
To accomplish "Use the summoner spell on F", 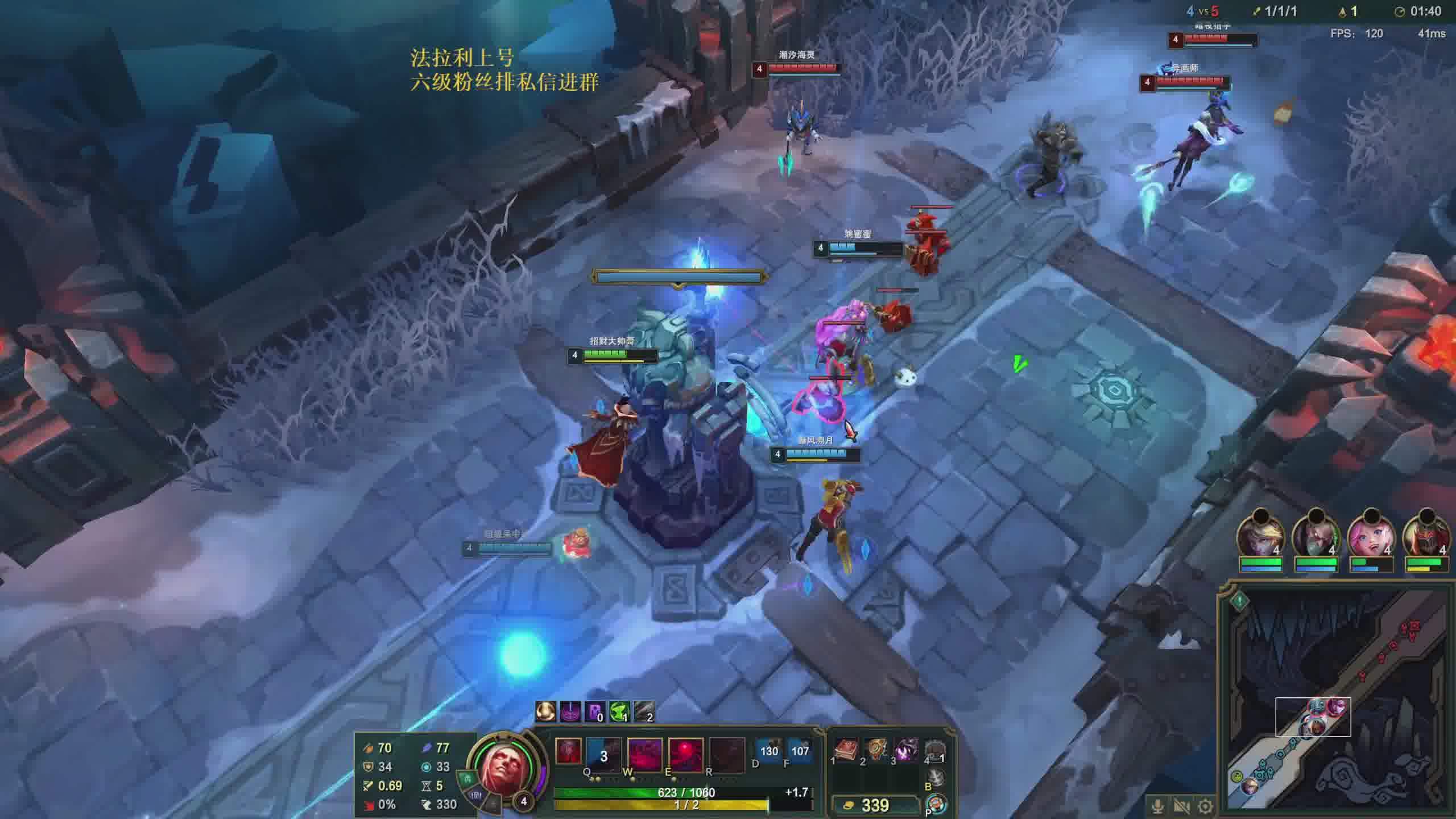I will [800, 751].
